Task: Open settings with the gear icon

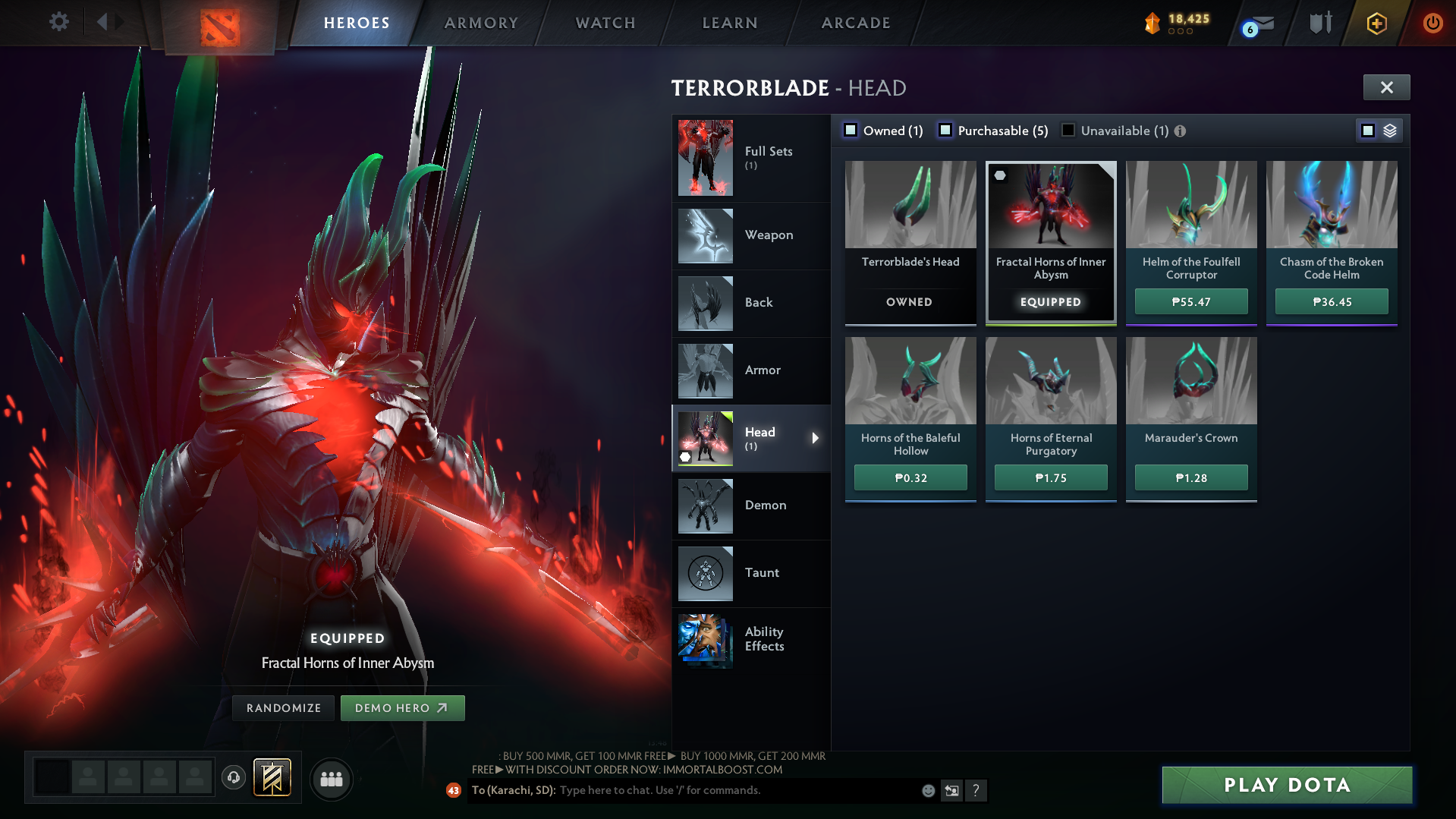Action: tap(58, 23)
